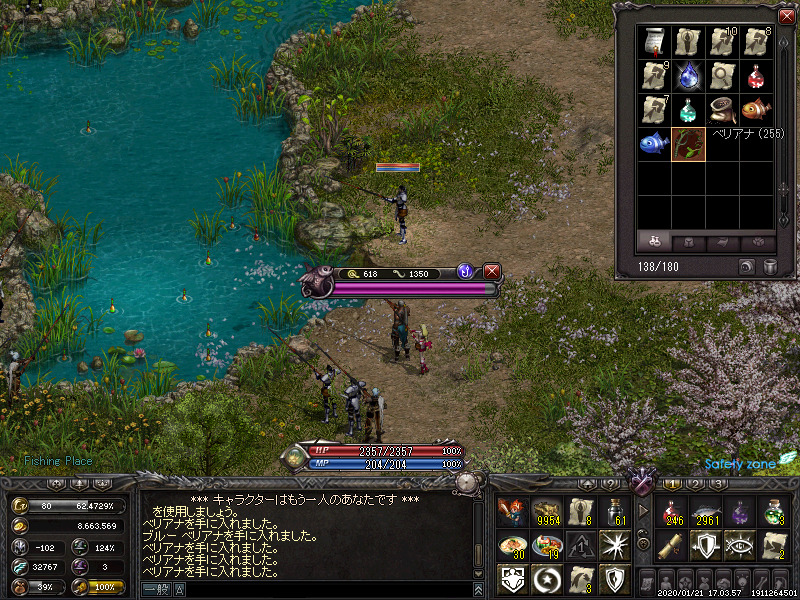The image size is (800, 600).
Task: Activate the eye skill icon
Action: tap(740, 546)
